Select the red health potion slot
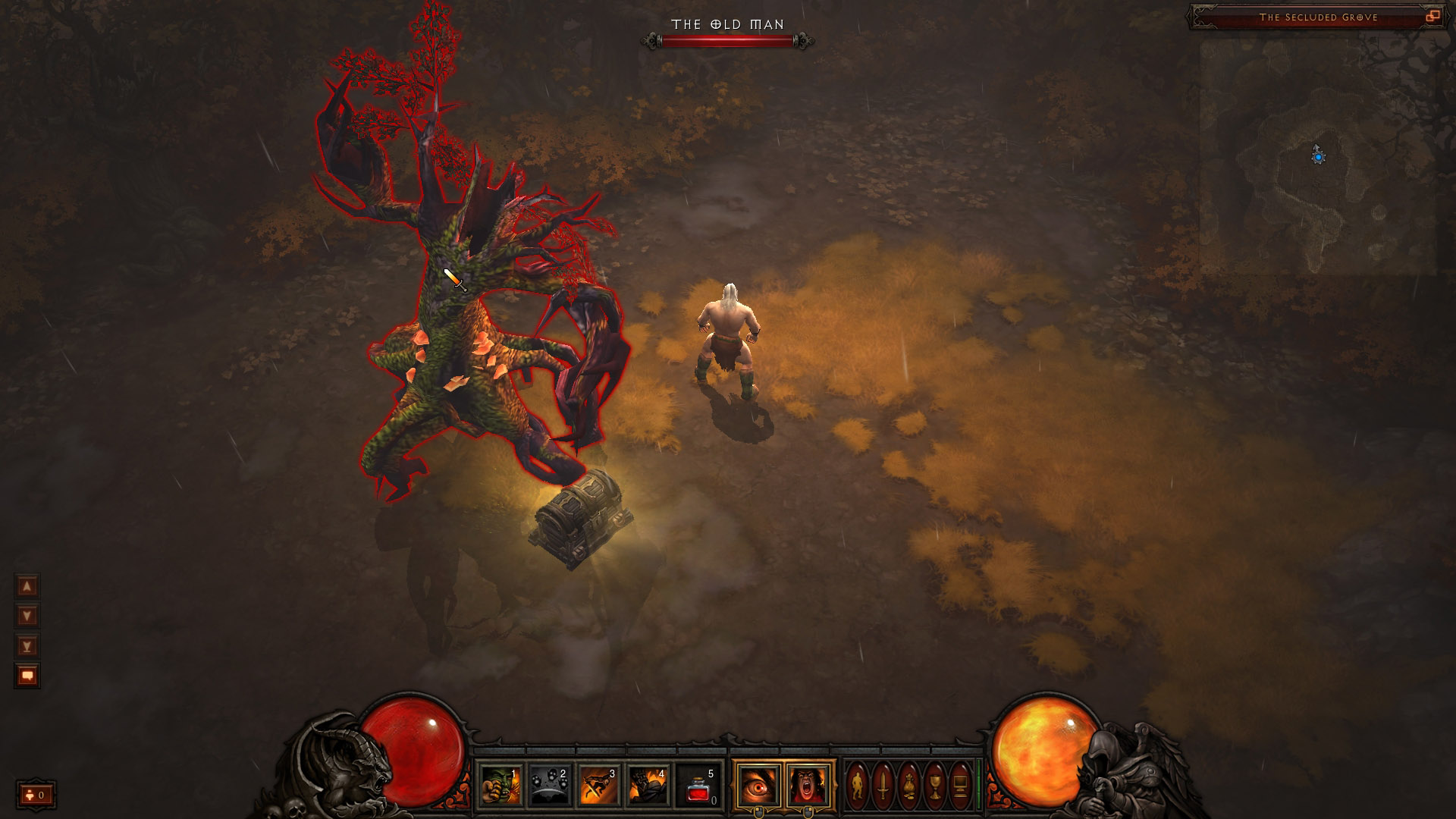The image size is (1456, 819). 698,785
